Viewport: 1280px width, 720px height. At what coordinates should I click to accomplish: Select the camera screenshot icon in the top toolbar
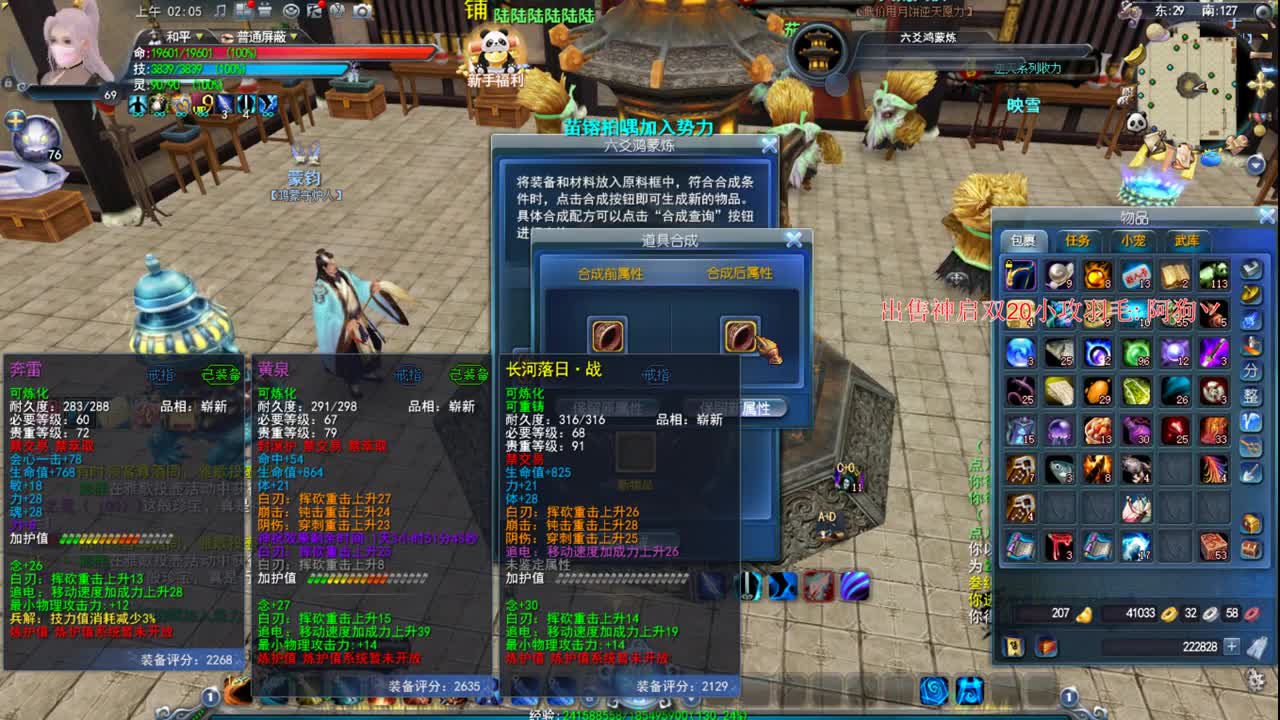(362, 11)
